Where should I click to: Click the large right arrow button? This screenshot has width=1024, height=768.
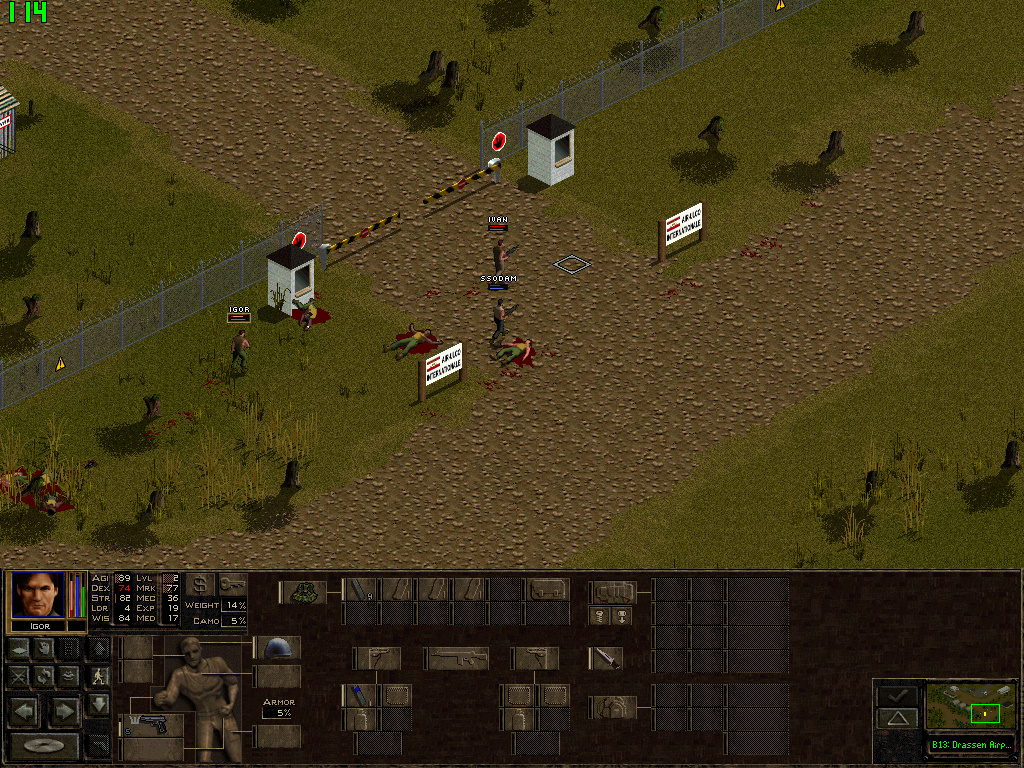coord(63,712)
